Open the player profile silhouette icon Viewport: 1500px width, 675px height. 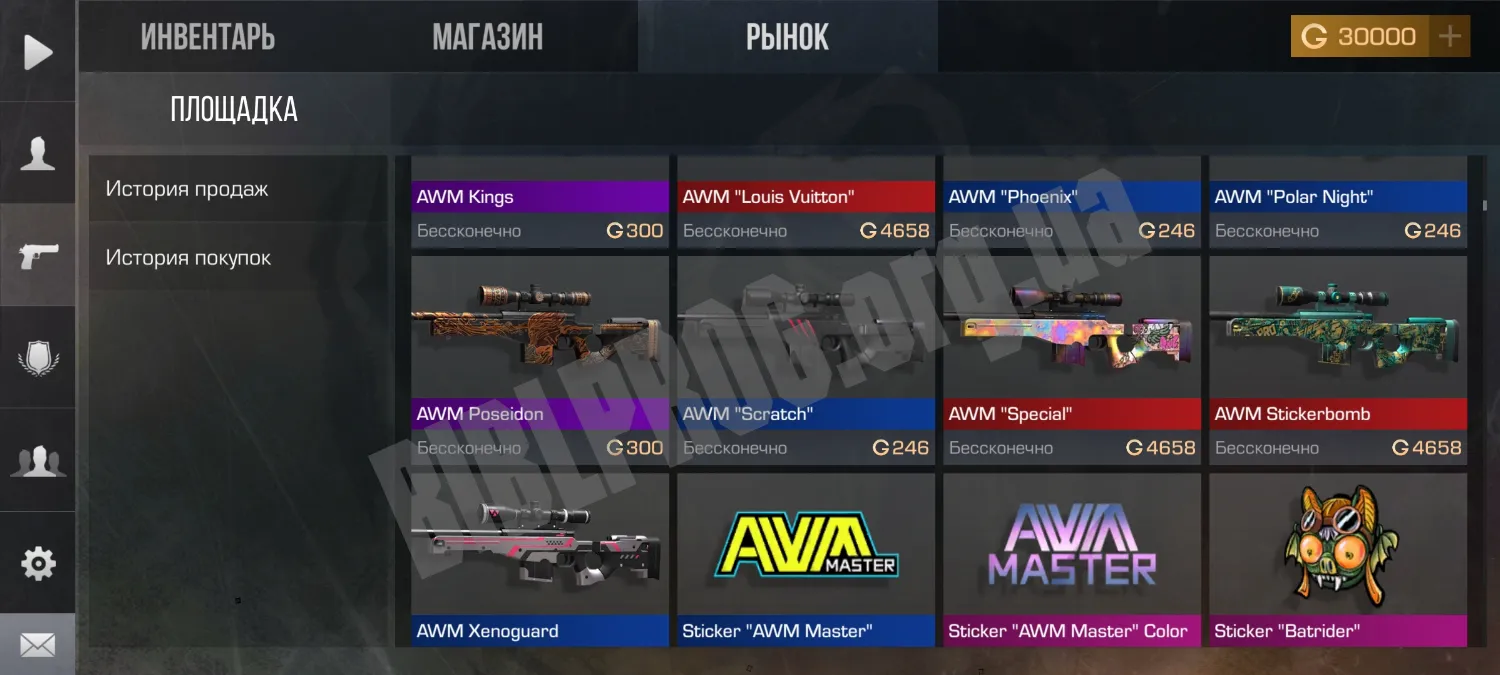[x=38, y=154]
